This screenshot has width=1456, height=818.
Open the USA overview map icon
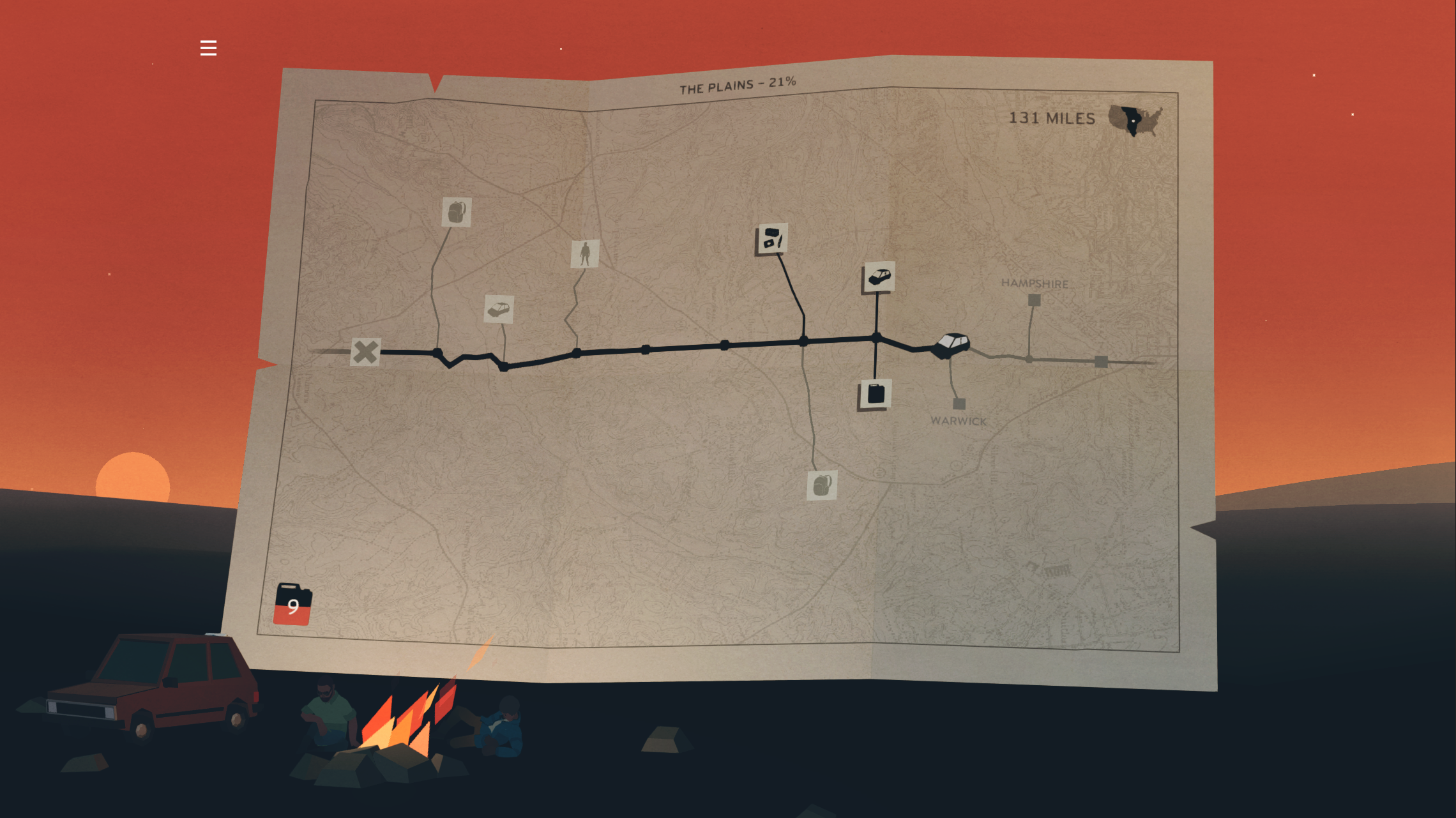(x=1135, y=120)
